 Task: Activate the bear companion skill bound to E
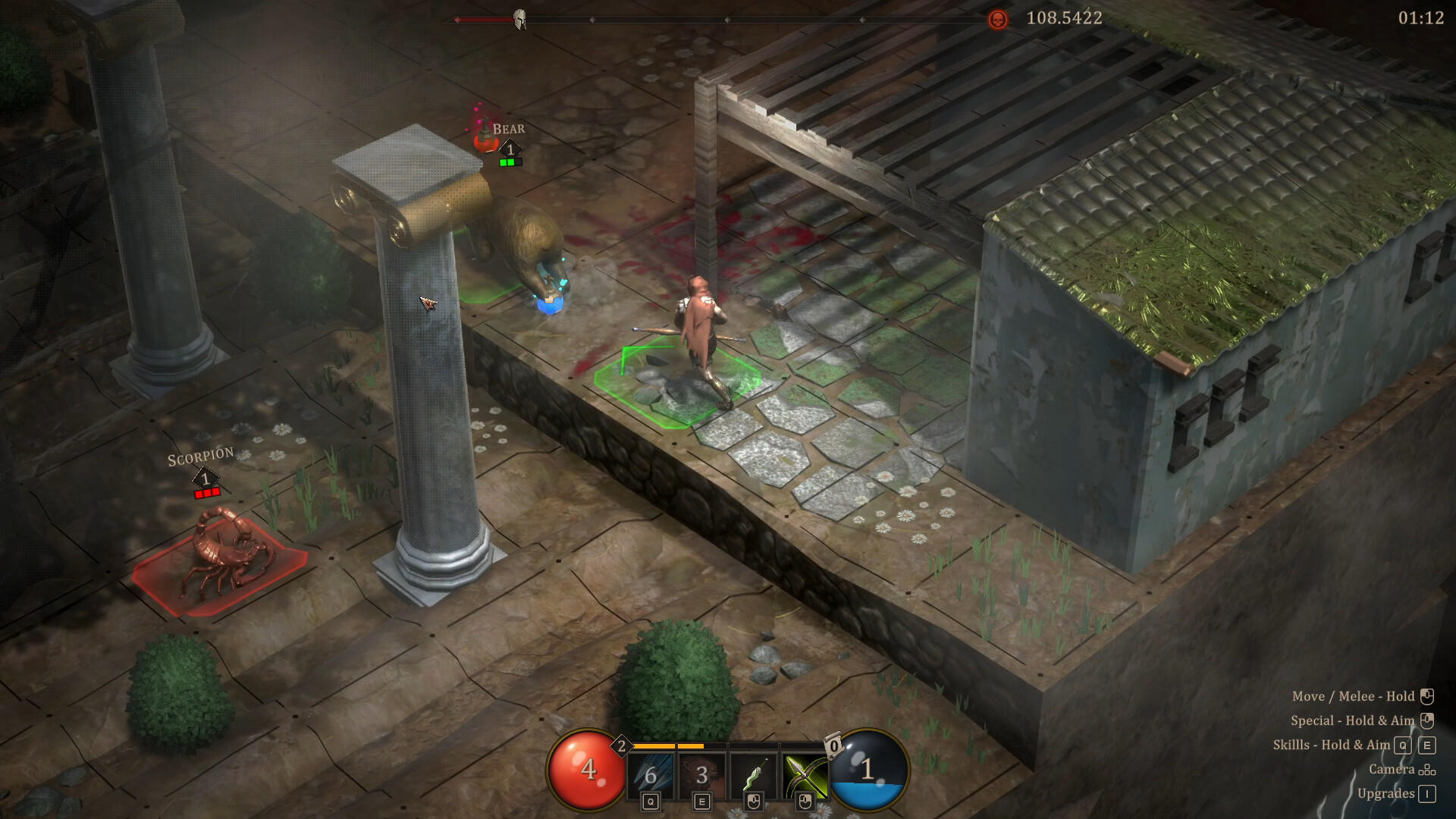[702, 773]
